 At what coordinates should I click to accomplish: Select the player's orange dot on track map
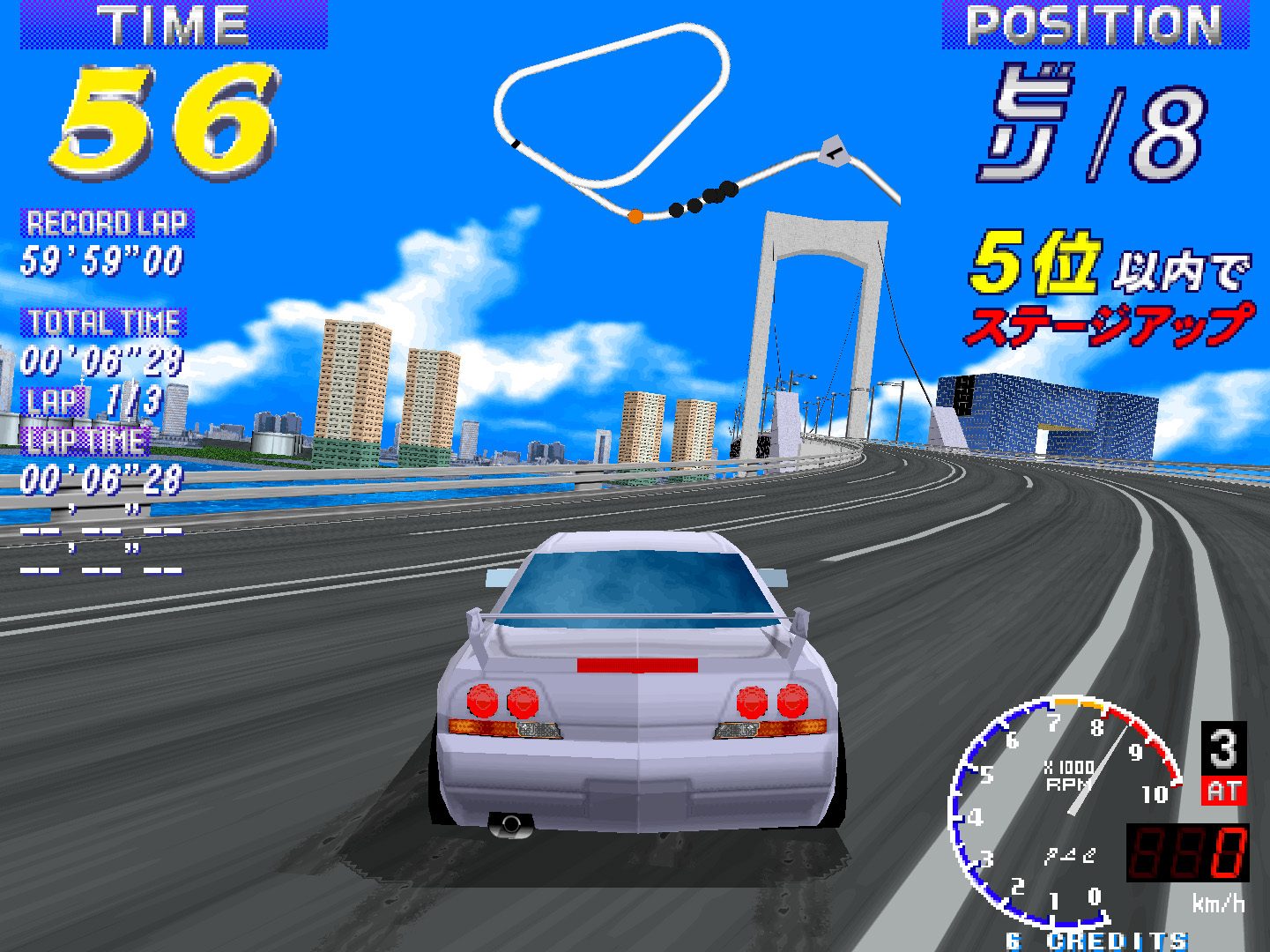click(x=634, y=215)
